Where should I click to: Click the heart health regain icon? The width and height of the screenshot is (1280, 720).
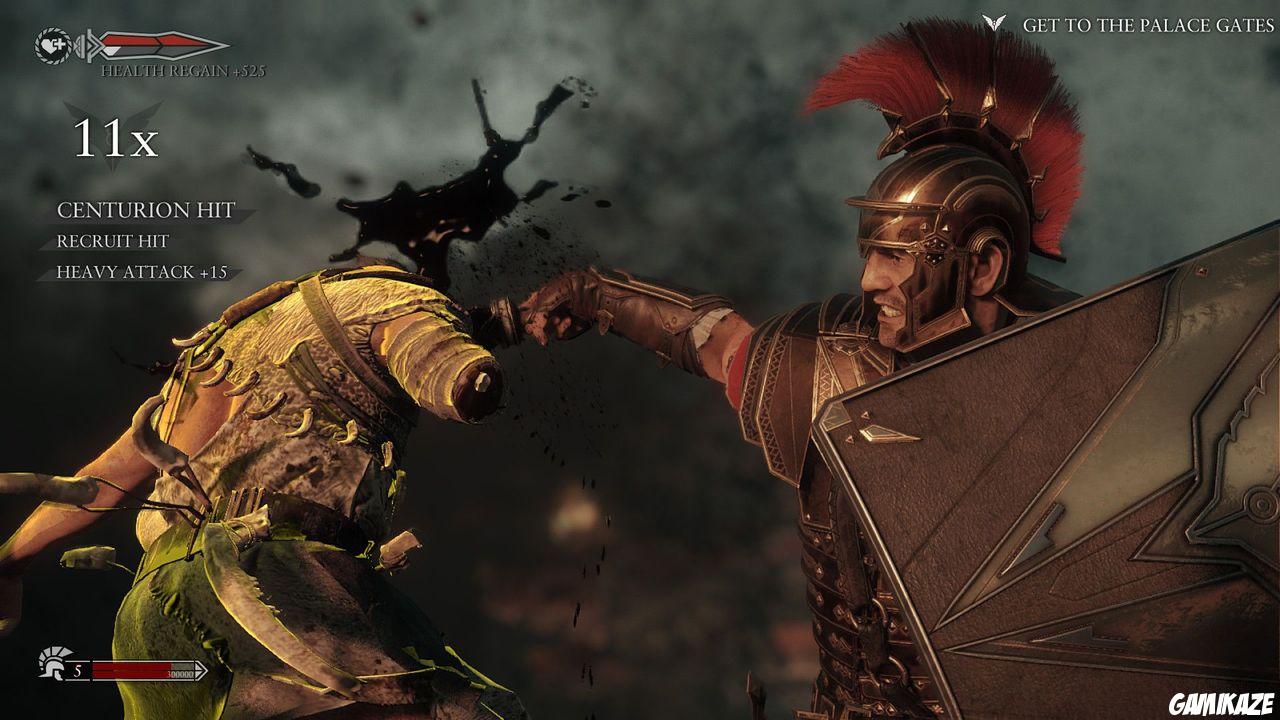tap(51, 44)
